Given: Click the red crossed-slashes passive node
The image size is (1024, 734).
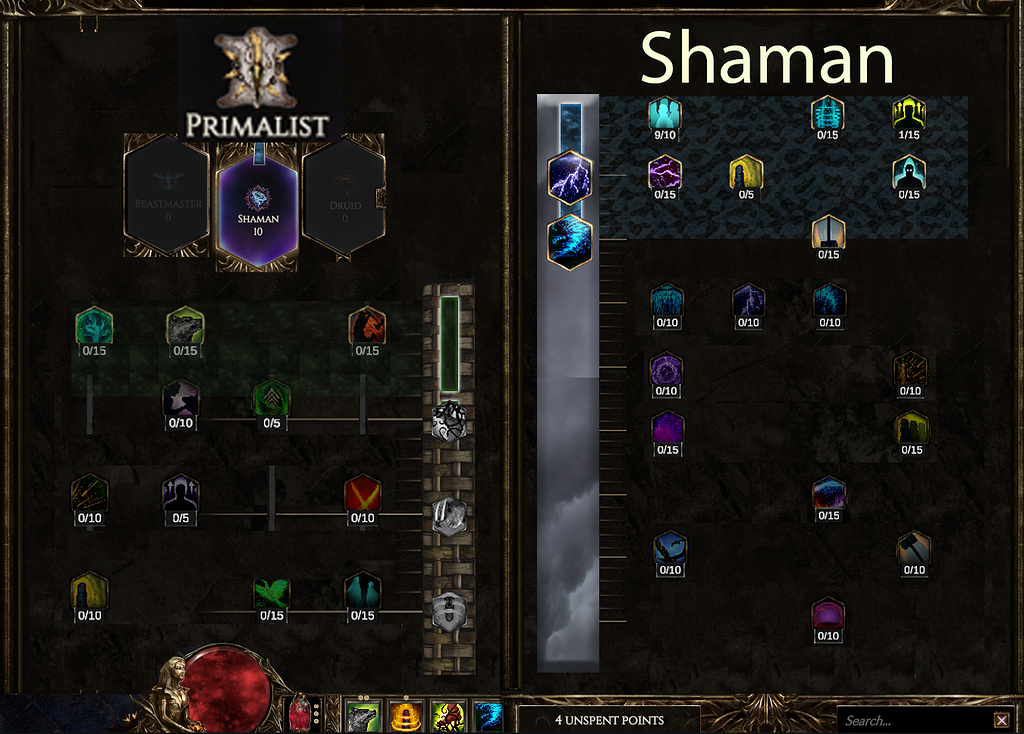Looking at the screenshot, I should click(362, 496).
